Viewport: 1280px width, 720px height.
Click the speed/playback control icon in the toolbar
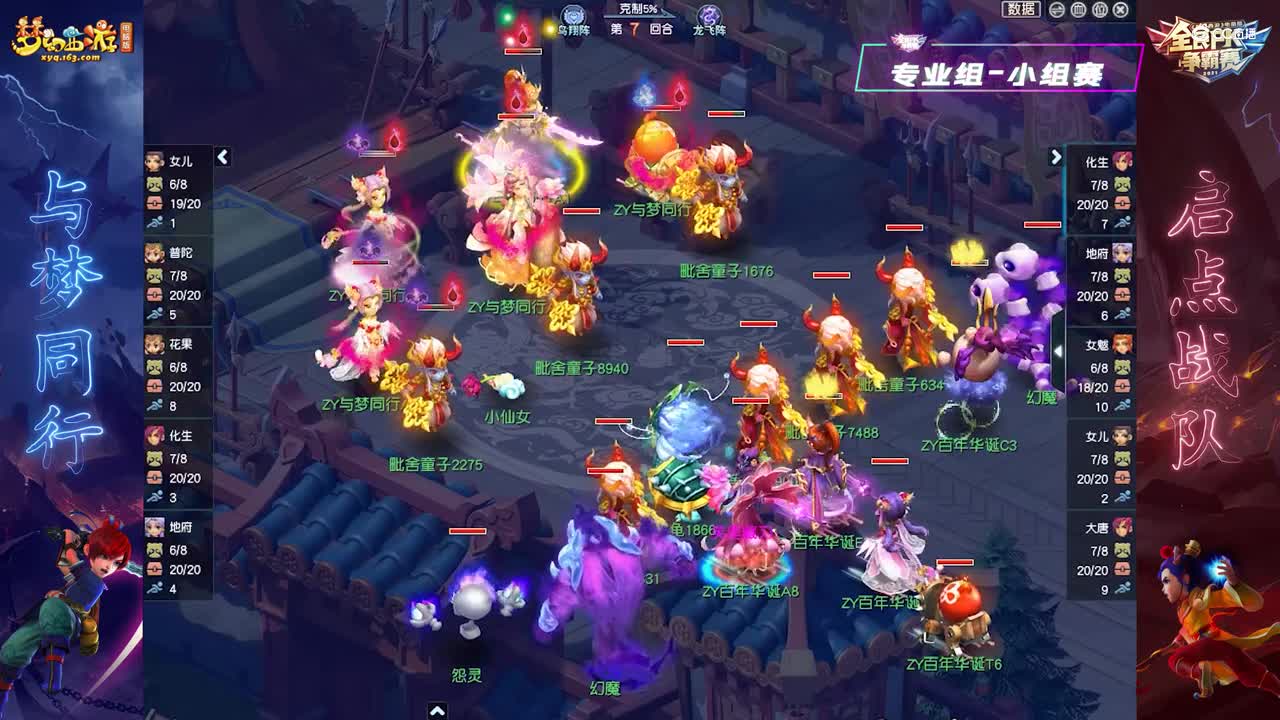pyautogui.click(x=1056, y=11)
